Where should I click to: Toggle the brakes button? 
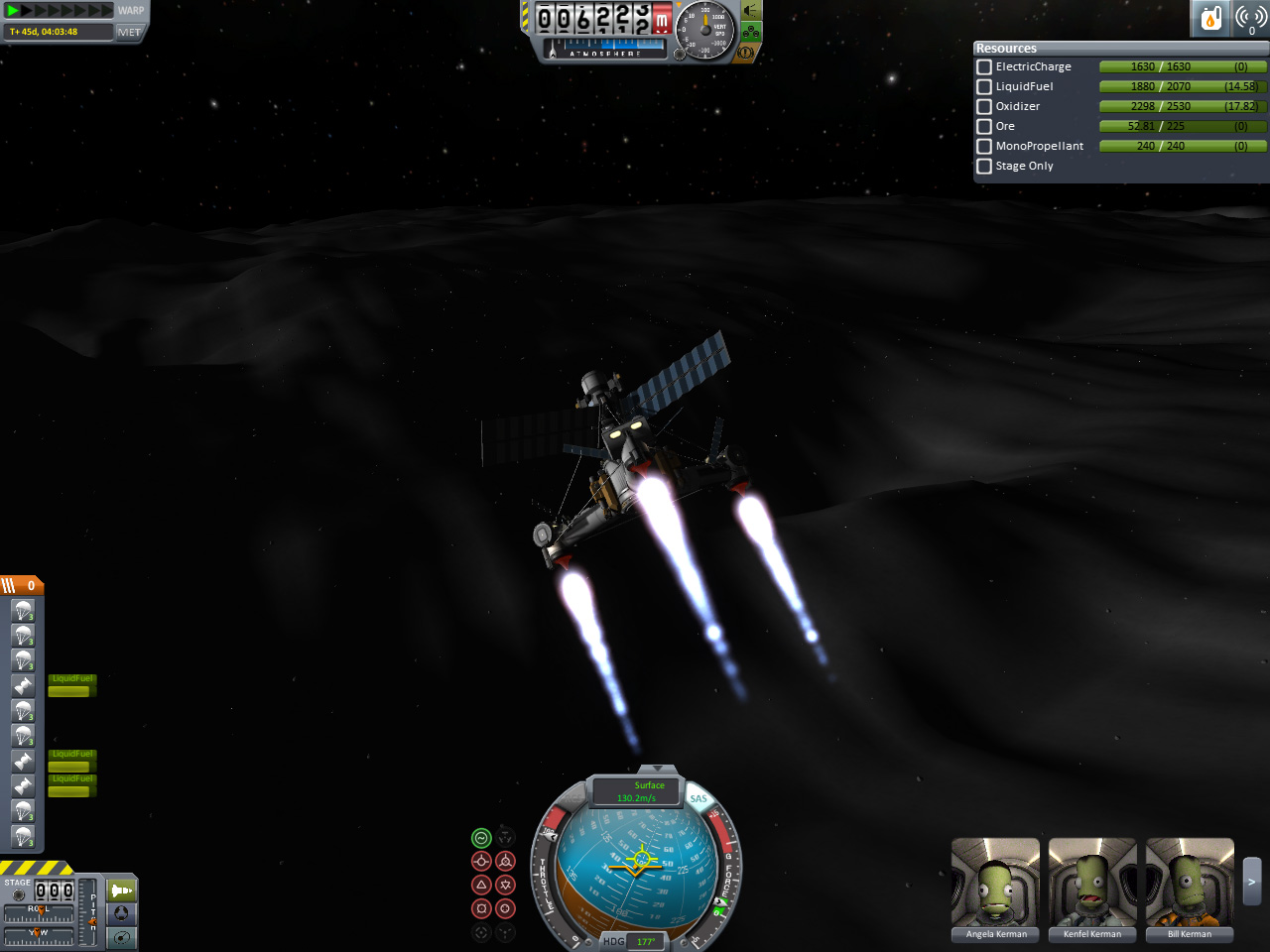[746, 52]
